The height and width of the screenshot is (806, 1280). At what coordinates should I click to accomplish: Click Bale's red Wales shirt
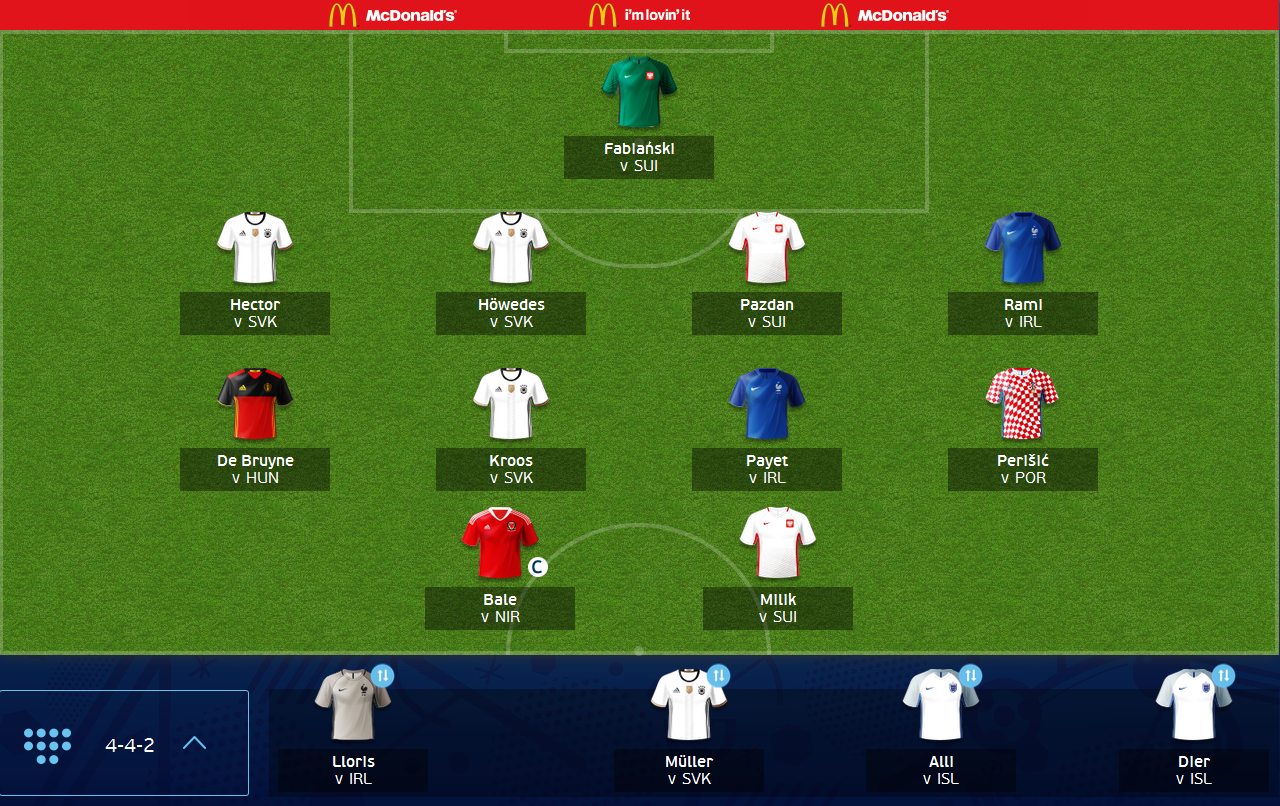tap(500, 542)
